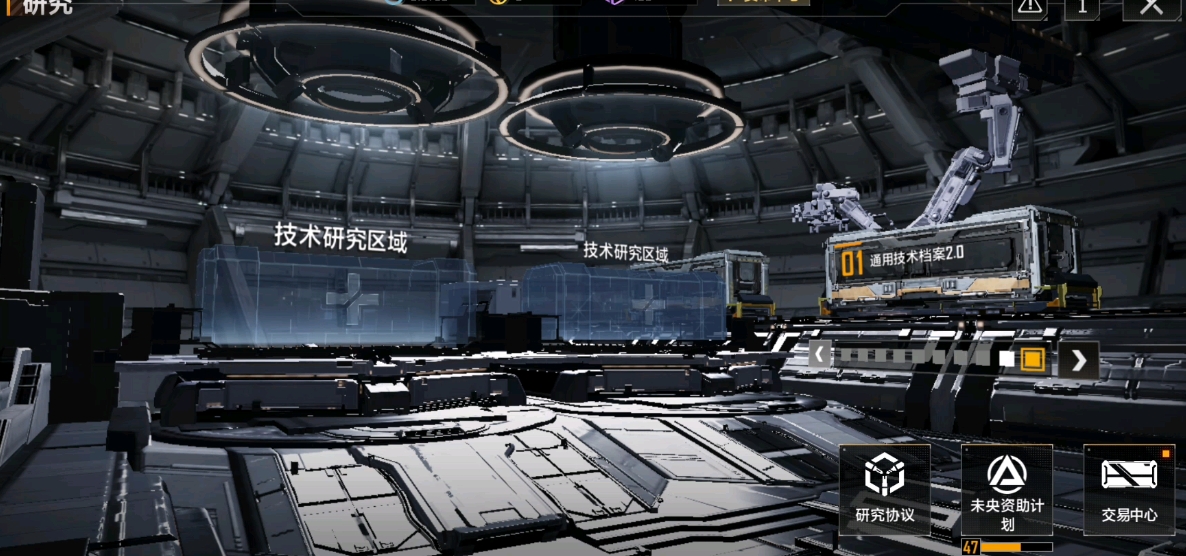Go to the 交易中心 trading center
1186x556 pixels.
(x=1129, y=489)
